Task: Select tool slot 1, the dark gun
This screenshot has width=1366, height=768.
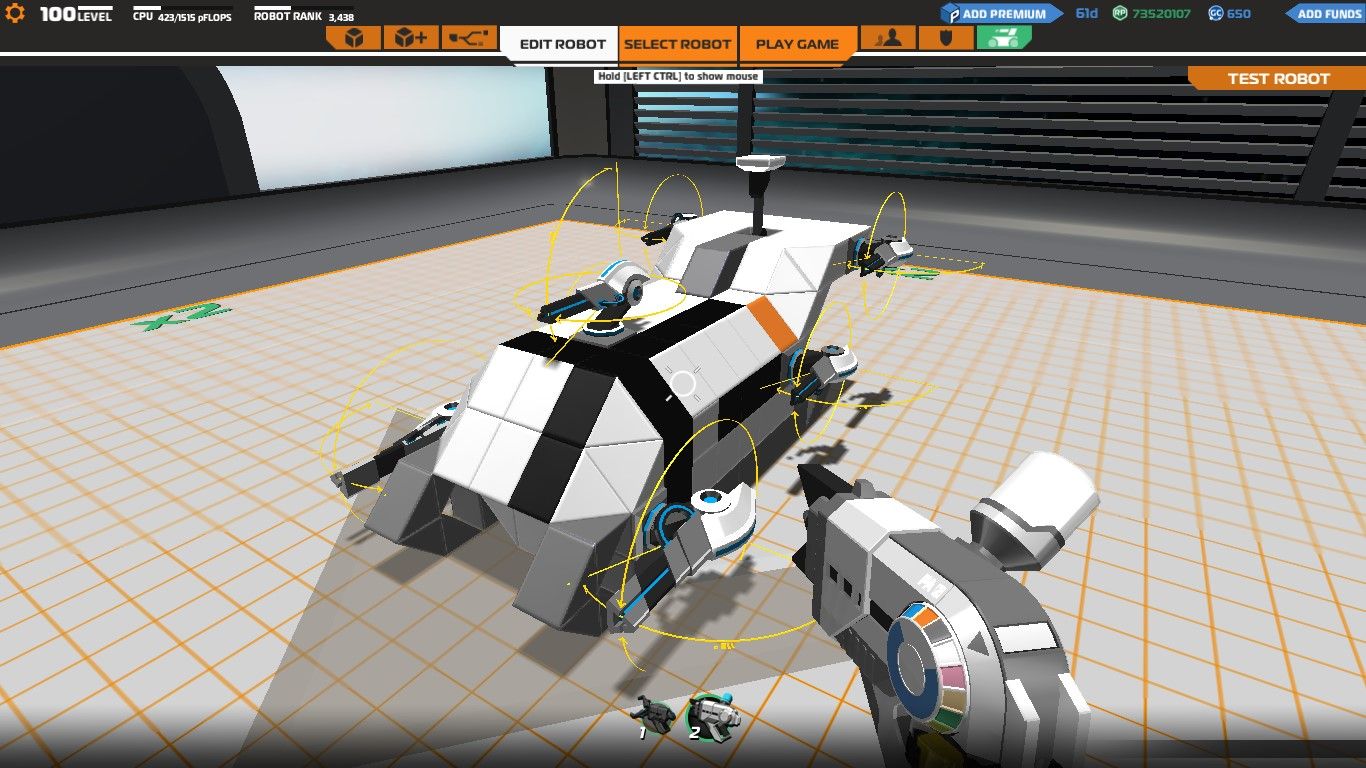Action: (x=655, y=714)
